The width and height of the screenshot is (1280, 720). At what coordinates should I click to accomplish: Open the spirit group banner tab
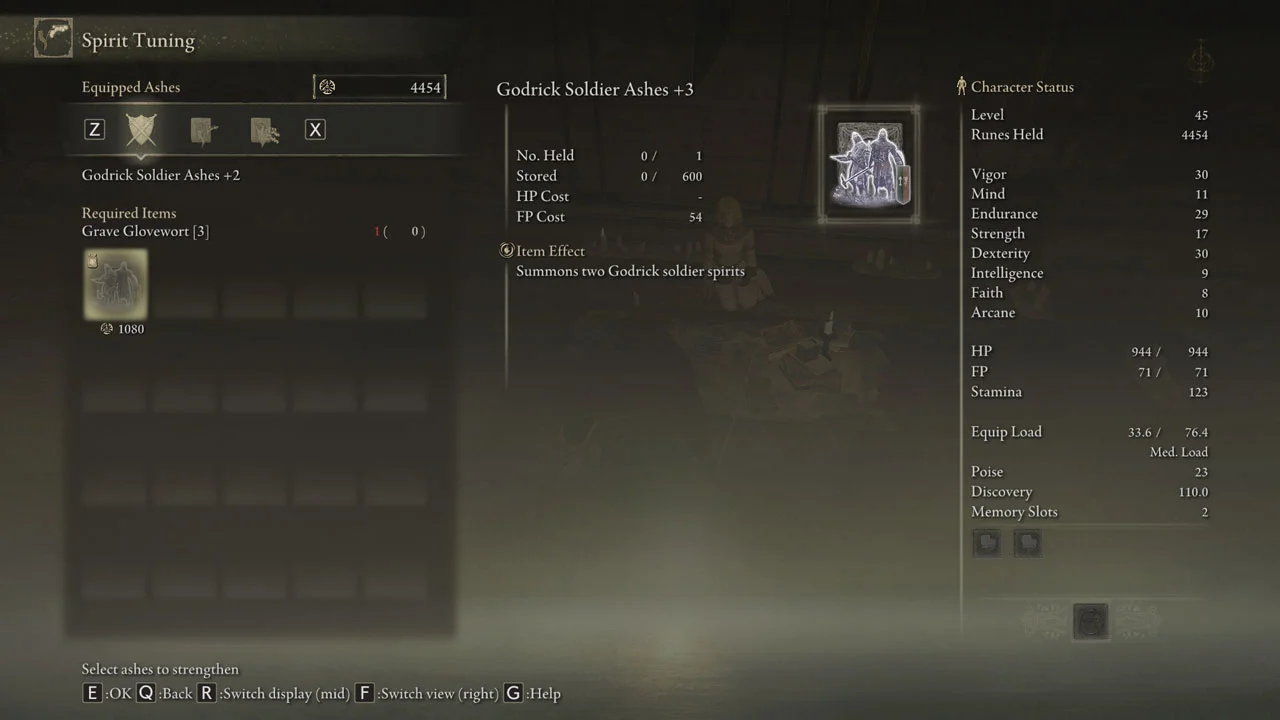pyautogui.click(x=264, y=131)
